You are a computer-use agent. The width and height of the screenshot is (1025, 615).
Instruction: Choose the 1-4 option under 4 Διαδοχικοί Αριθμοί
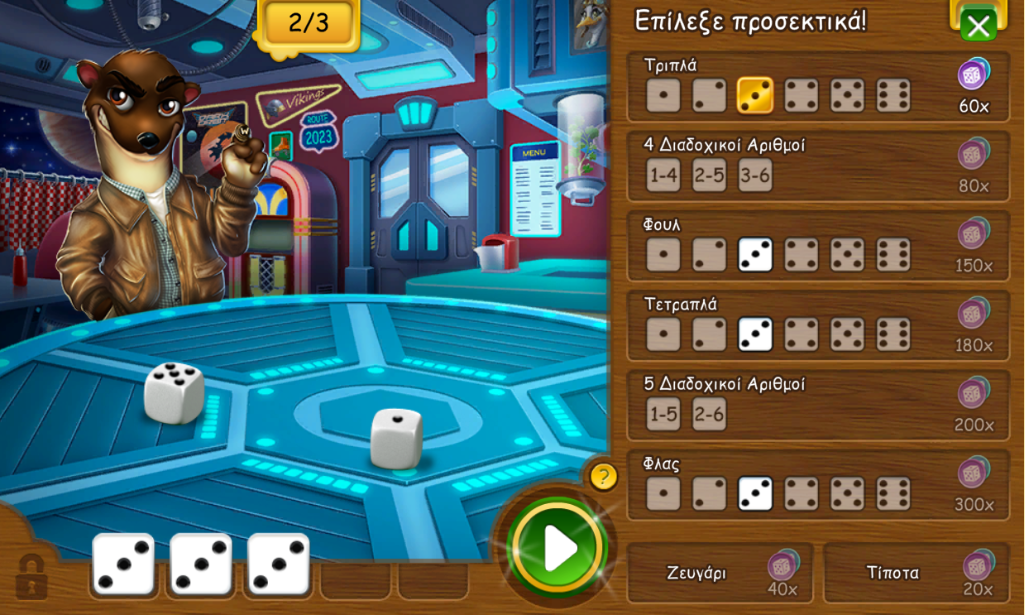tap(663, 175)
